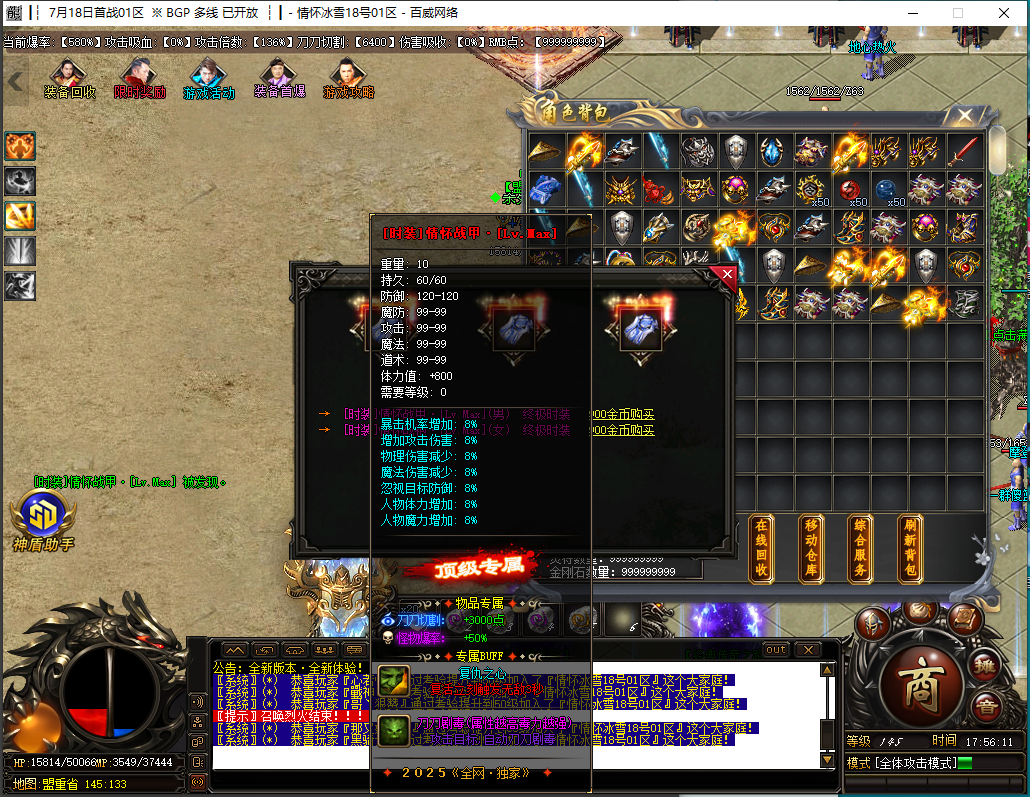Open the 移动仓库 mobile warehouse
The width and height of the screenshot is (1030, 797).
click(x=811, y=549)
